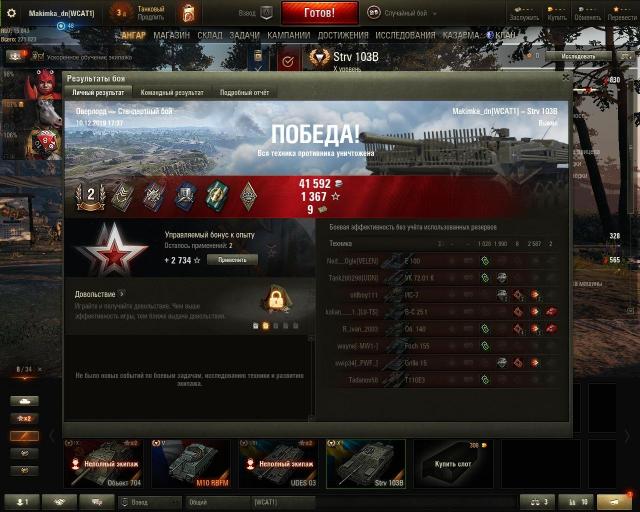The width and height of the screenshot is (640, 512).
Task: Go to the СКЛАД menu
Action: click(x=210, y=35)
